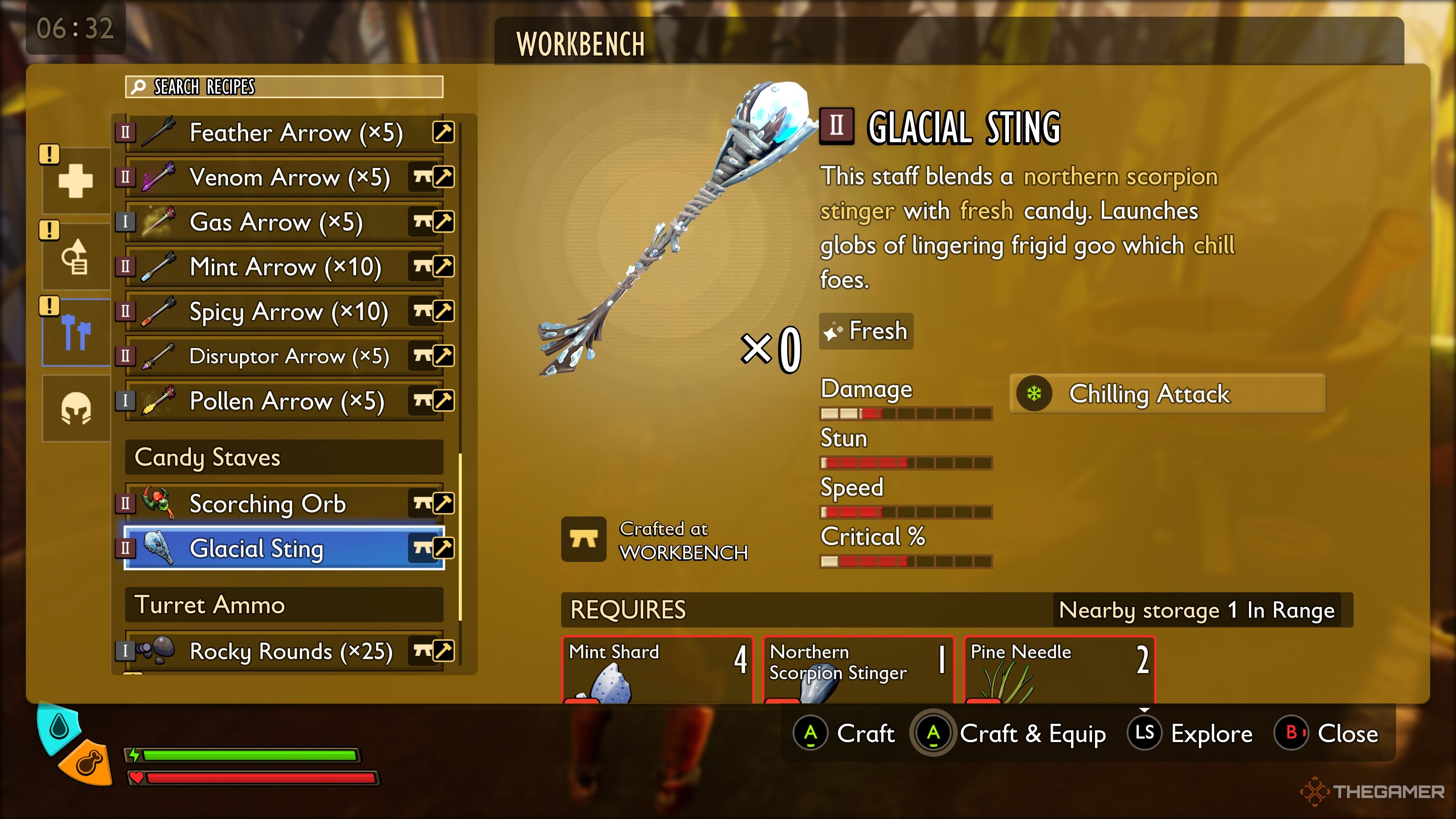
Task: Click the workbench icon beside Glacial Sting
Action: click(x=422, y=548)
